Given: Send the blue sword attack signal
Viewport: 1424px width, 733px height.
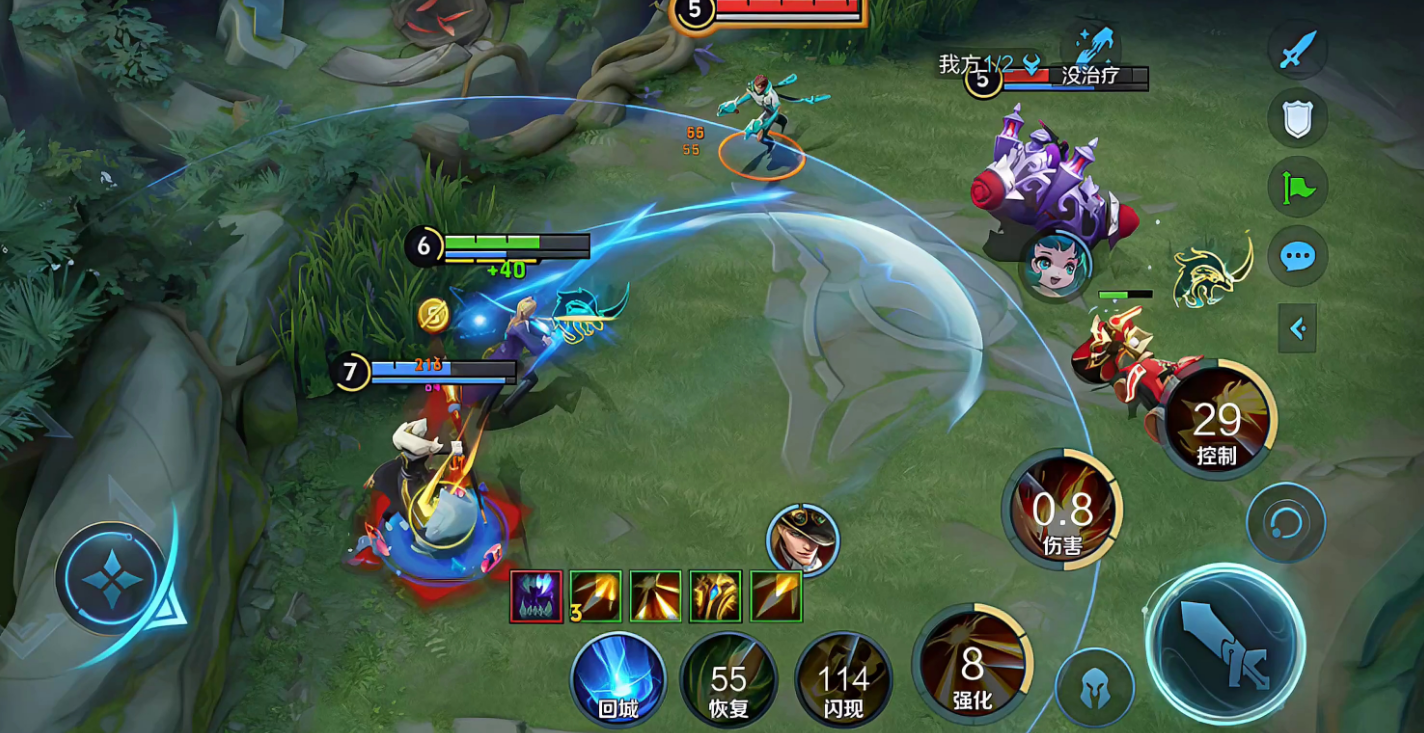Looking at the screenshot, I should (1297, 49).
